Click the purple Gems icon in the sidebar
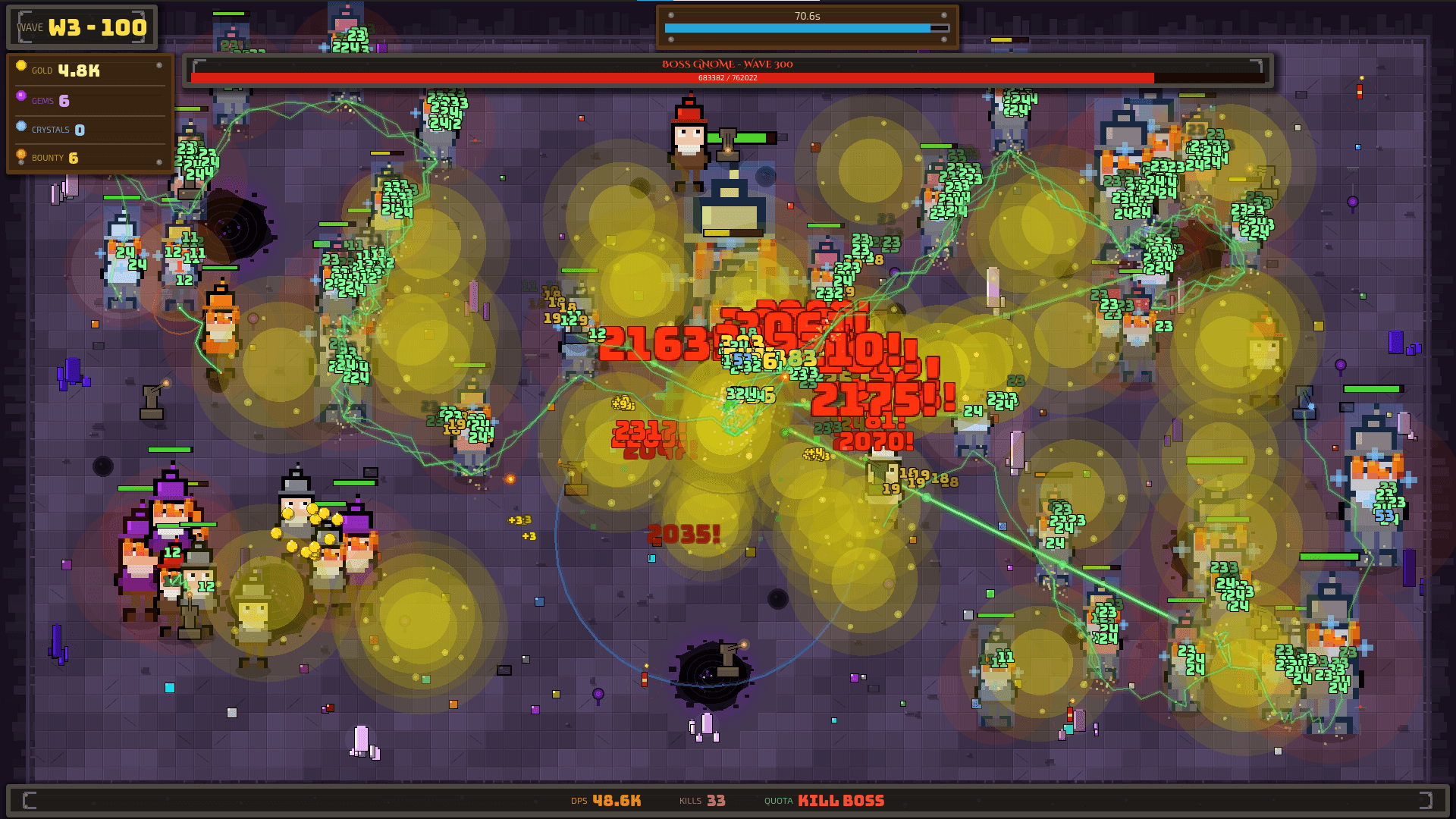The image size is (1456, 819). click(20, 96)
